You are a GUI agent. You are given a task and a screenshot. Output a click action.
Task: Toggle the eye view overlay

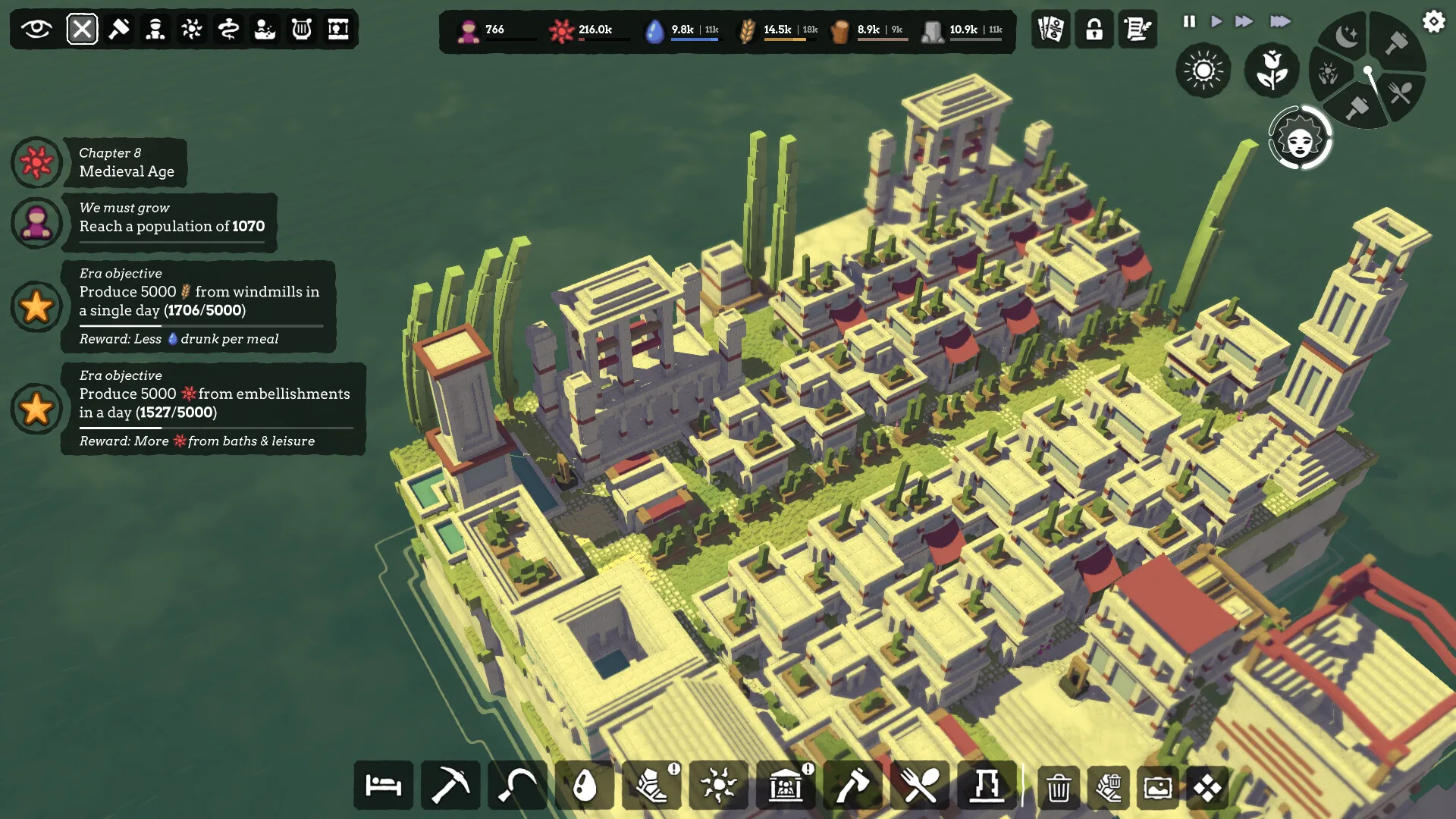[x=36, y=30]
